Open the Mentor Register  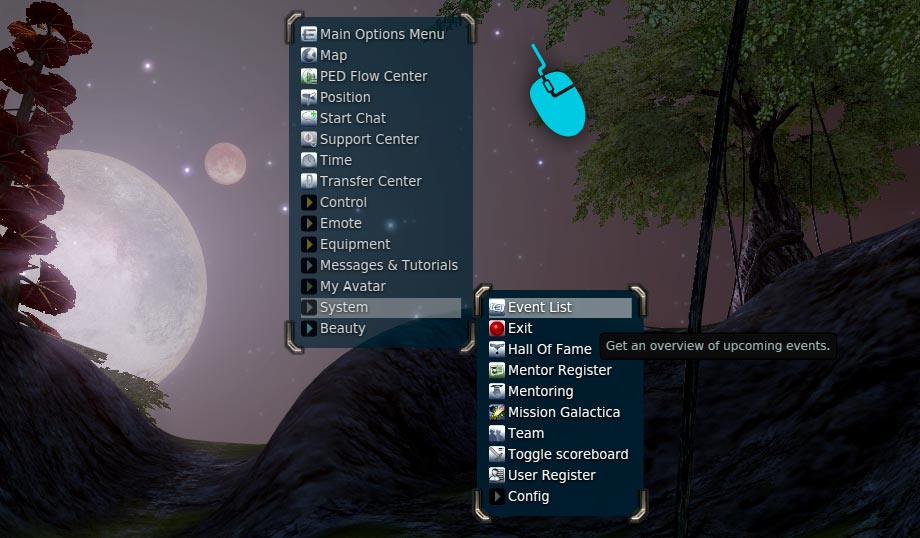559,370
